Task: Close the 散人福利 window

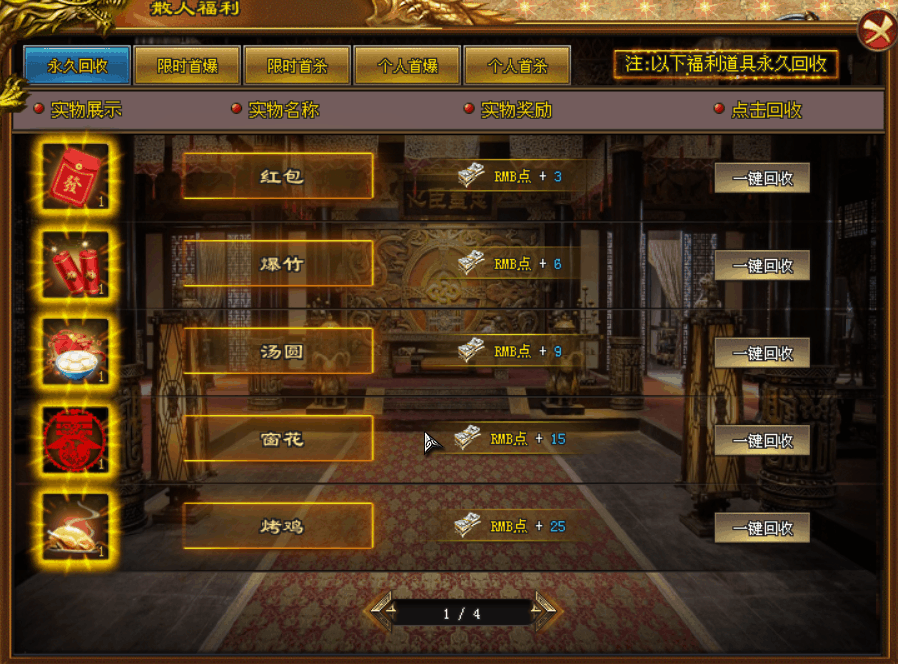Action: 877,32
